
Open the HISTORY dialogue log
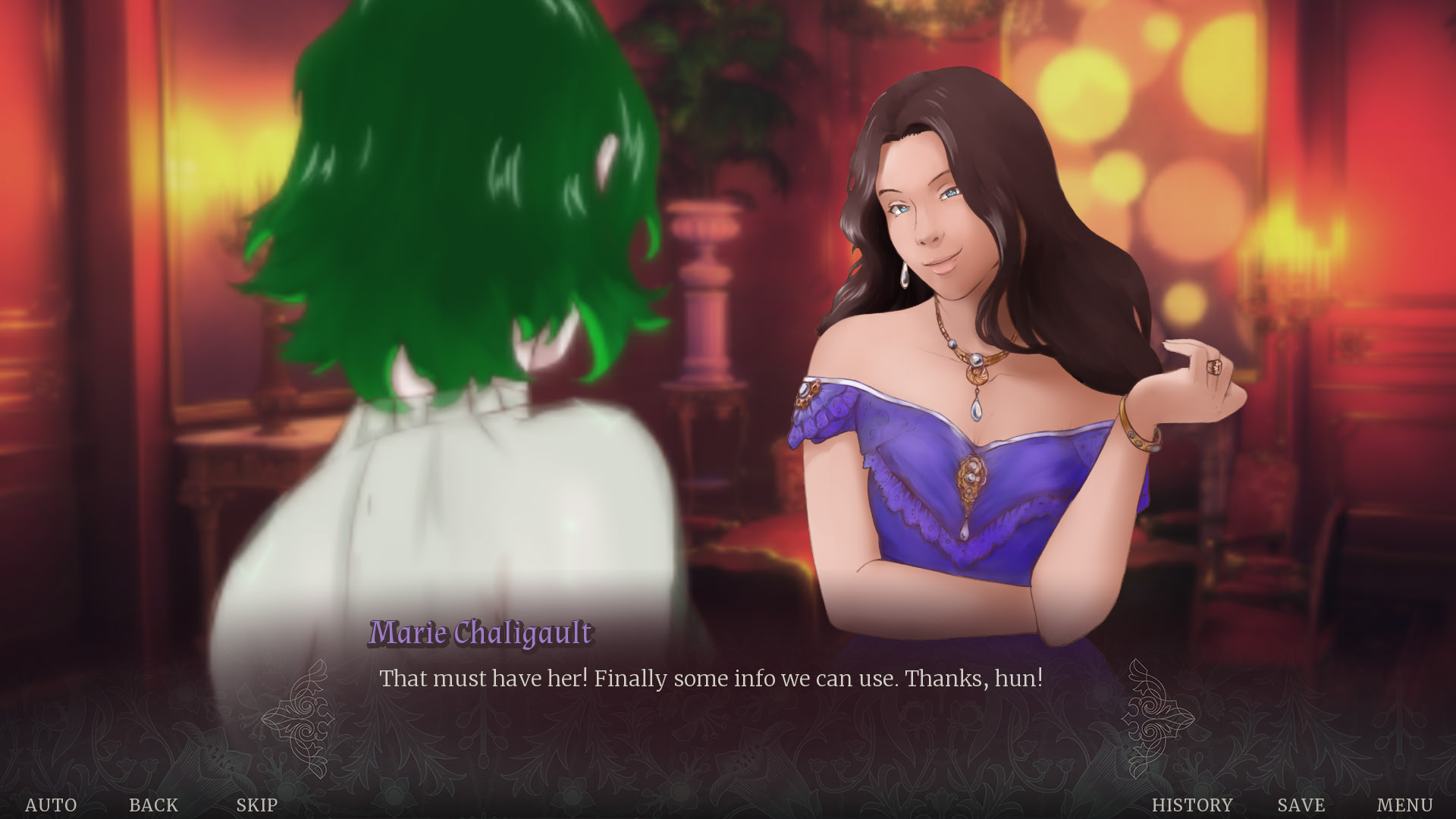coord(1192,805)
